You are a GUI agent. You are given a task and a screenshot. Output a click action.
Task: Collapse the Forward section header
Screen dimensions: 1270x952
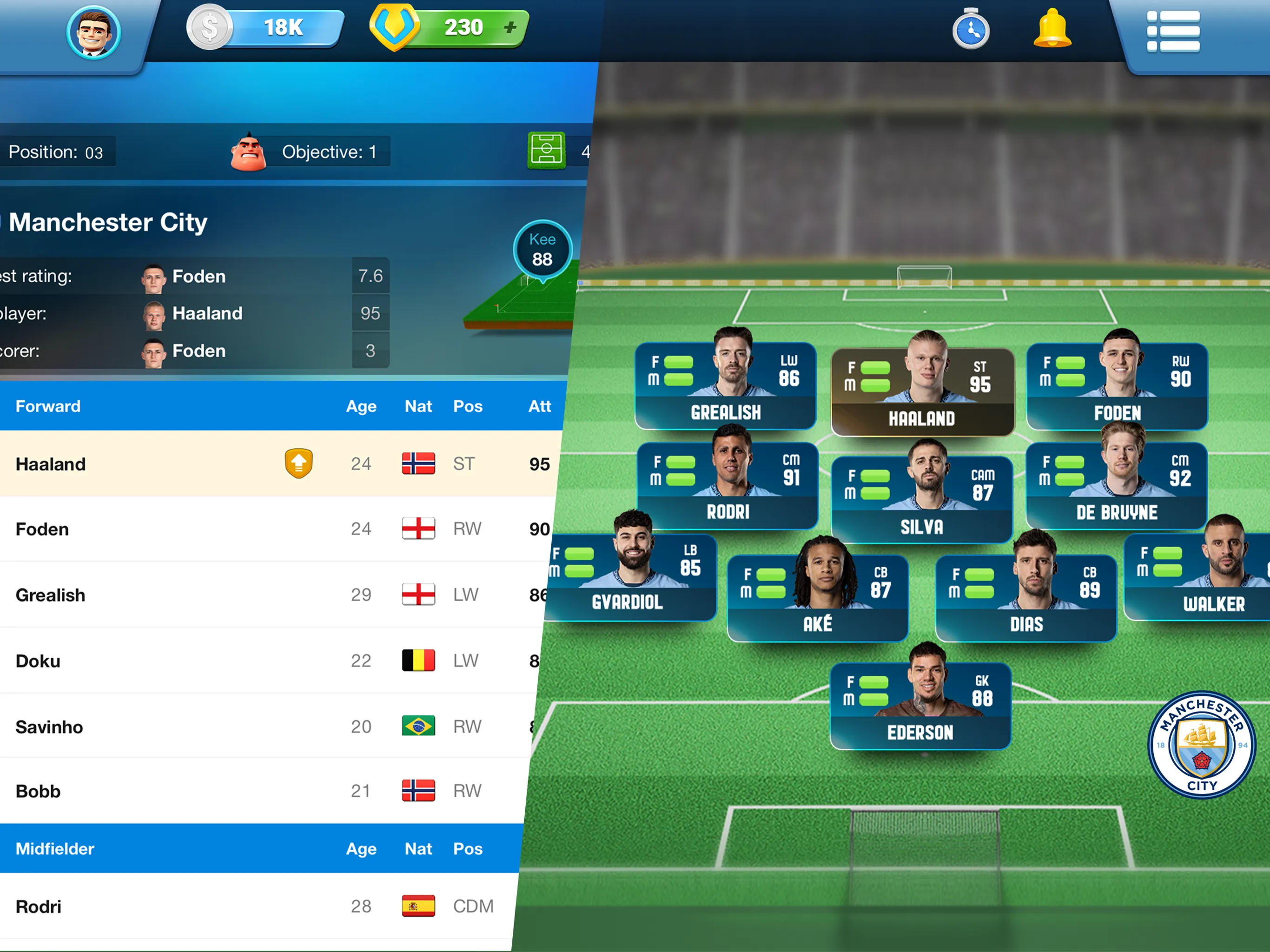tap(48, 407)
